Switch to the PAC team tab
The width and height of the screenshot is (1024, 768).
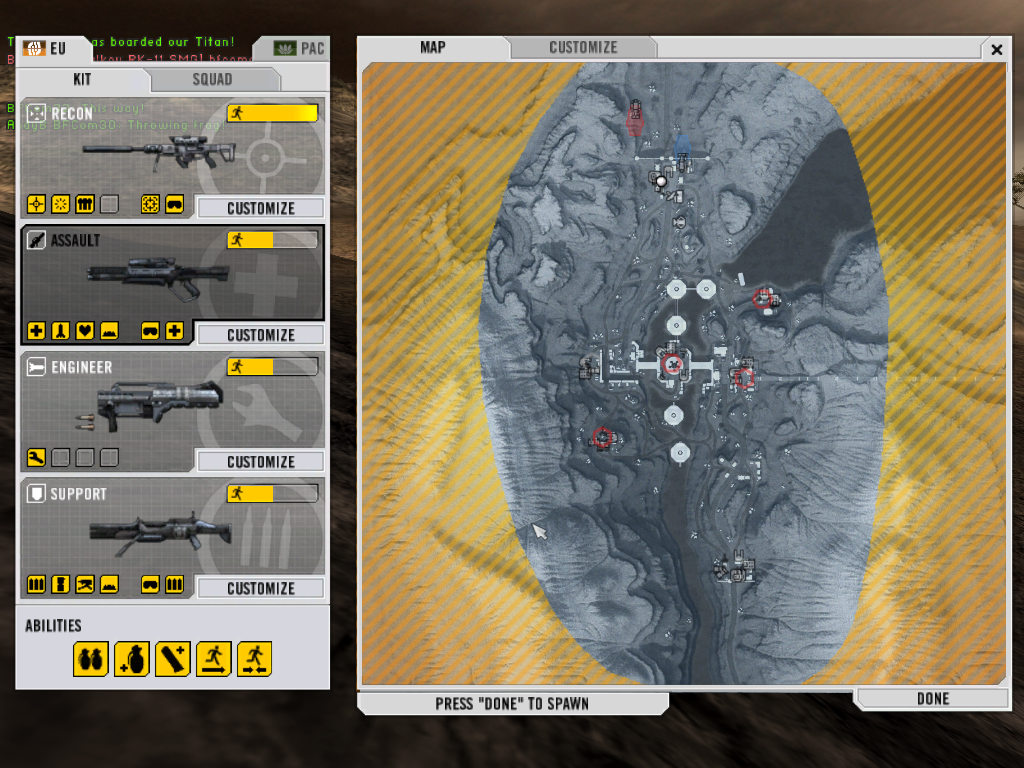point(299,48)
